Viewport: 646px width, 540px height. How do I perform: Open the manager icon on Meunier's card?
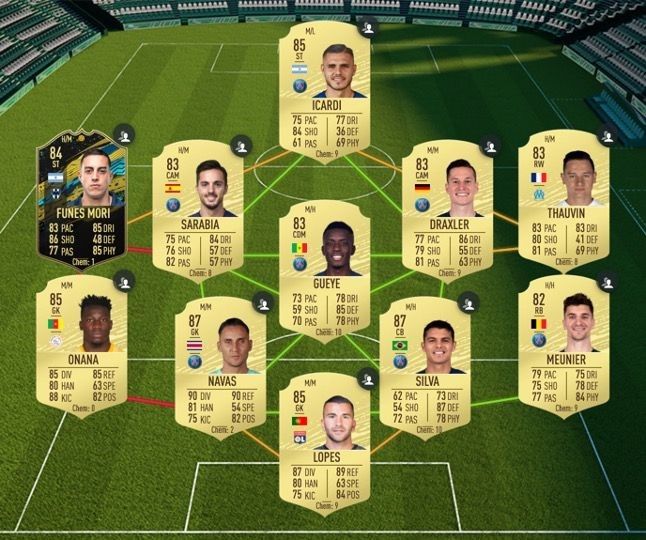tap(608, 283)
